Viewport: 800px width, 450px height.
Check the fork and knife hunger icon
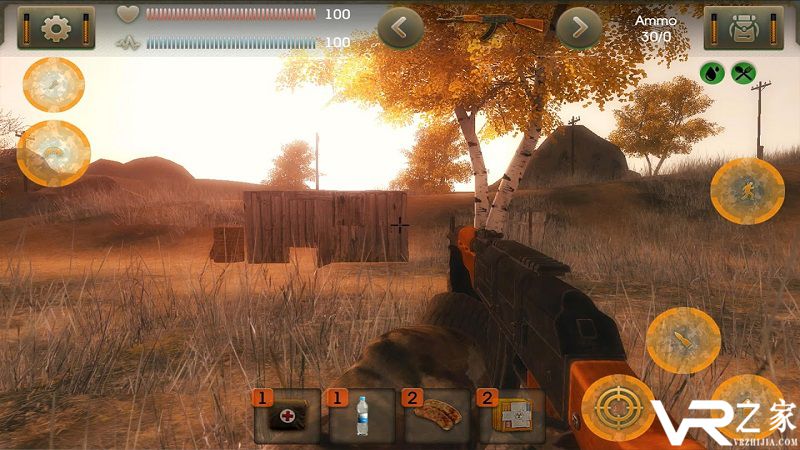pyautogui.click(x=743, y=72)
